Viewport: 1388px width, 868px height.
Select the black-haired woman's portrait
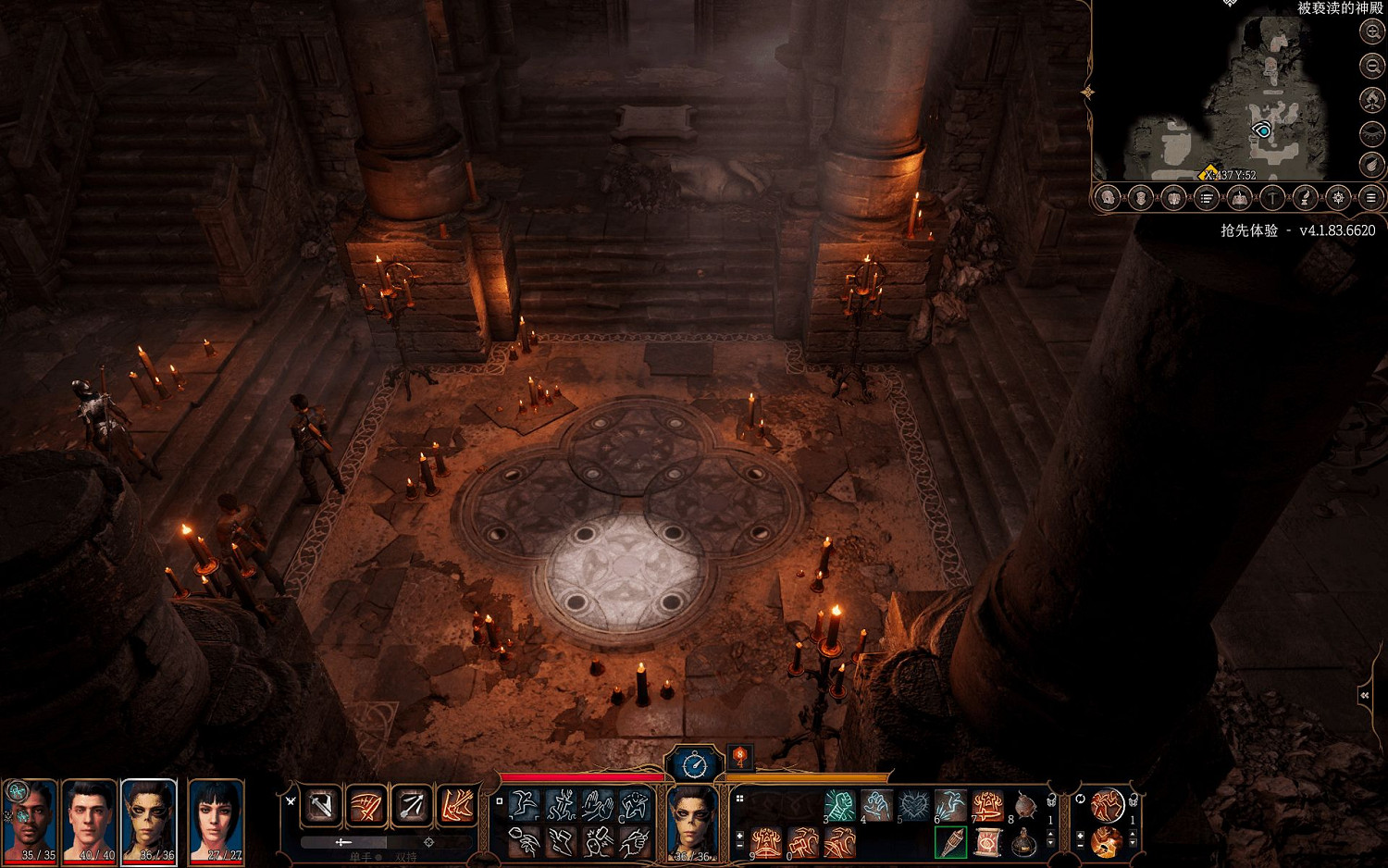point(216,820)
